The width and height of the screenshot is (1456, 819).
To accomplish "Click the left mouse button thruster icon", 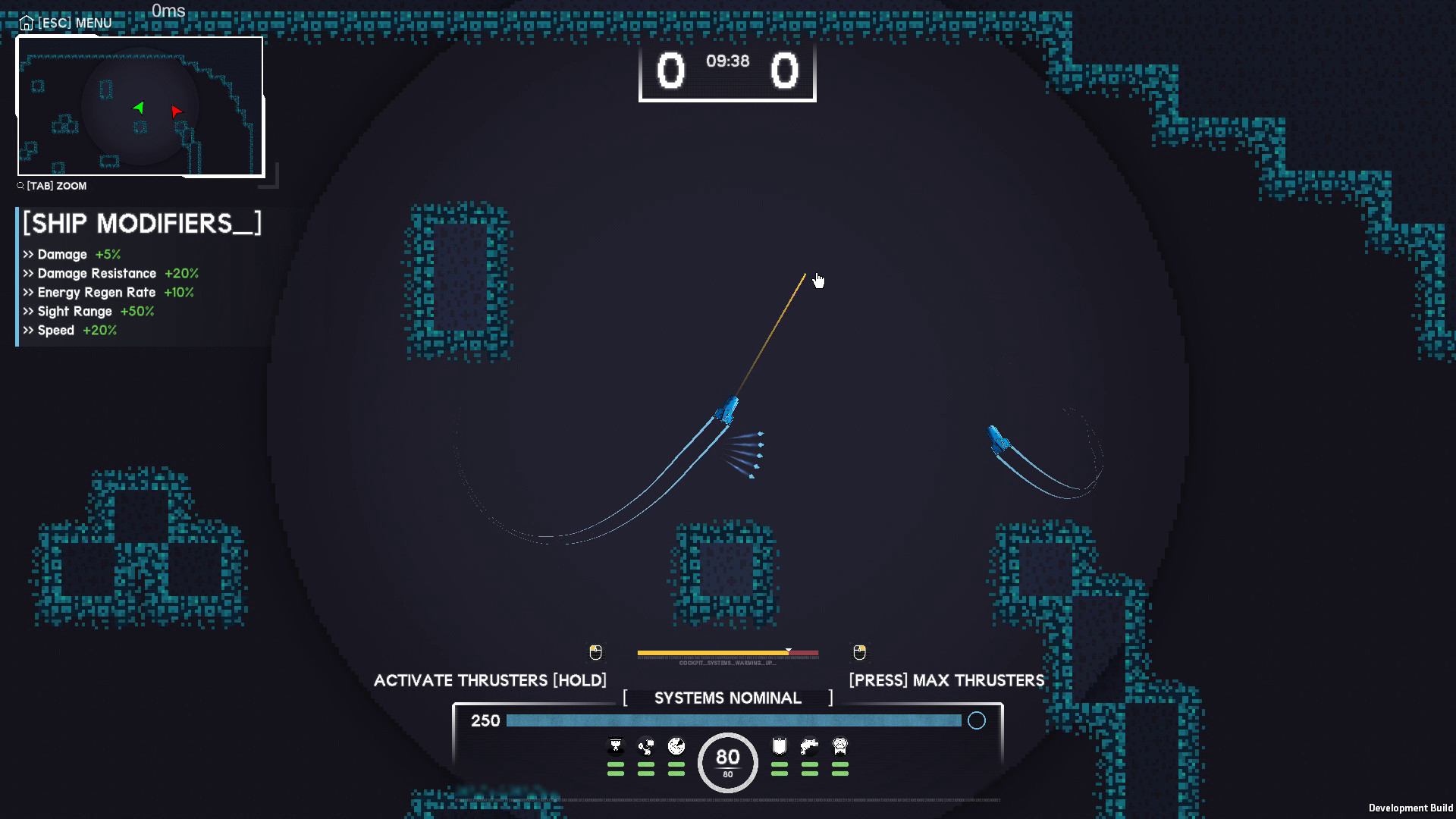I will (x=595, y=651).
